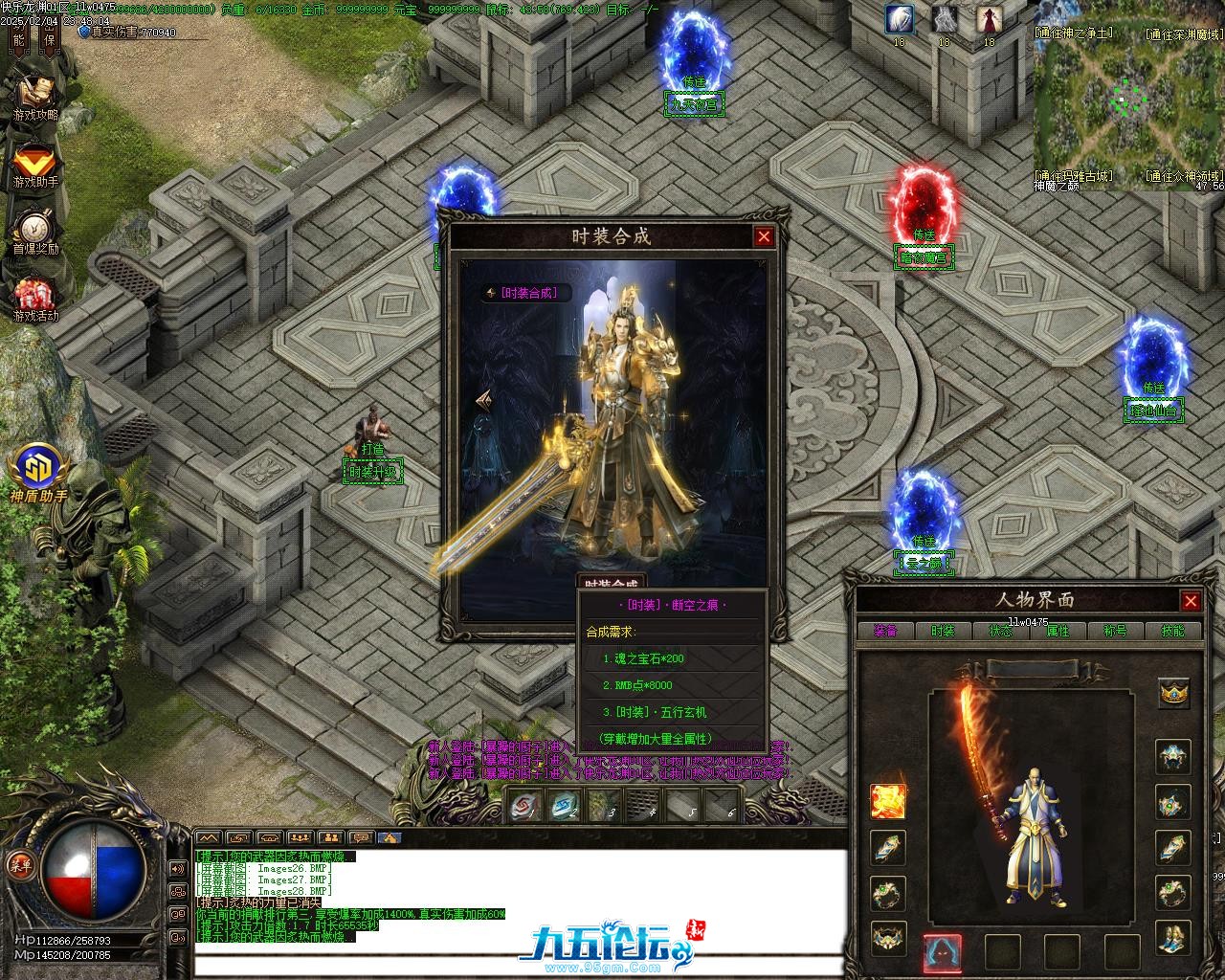1225x980 pixels.
Task: Open the 游戏活动 game events
Action: [x=35, y=299]
